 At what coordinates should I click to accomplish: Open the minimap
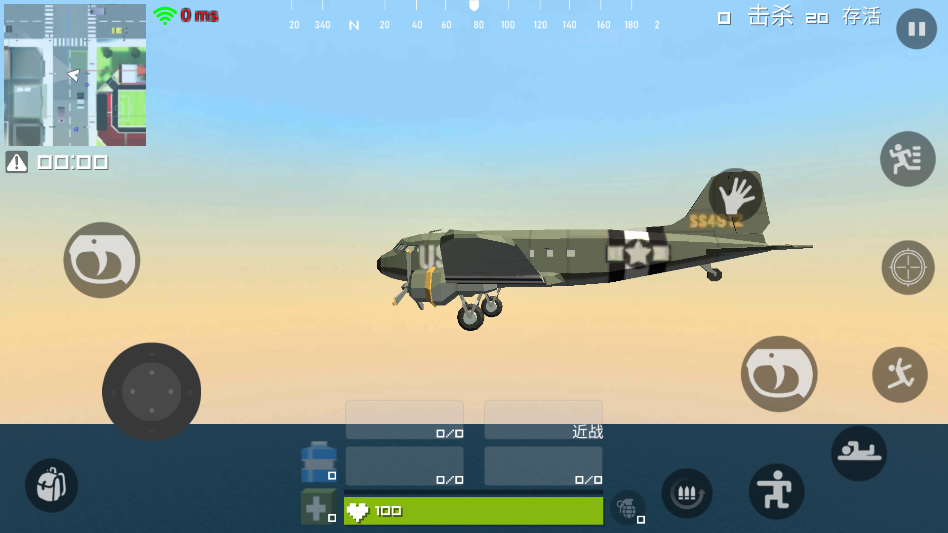[75, 75]
